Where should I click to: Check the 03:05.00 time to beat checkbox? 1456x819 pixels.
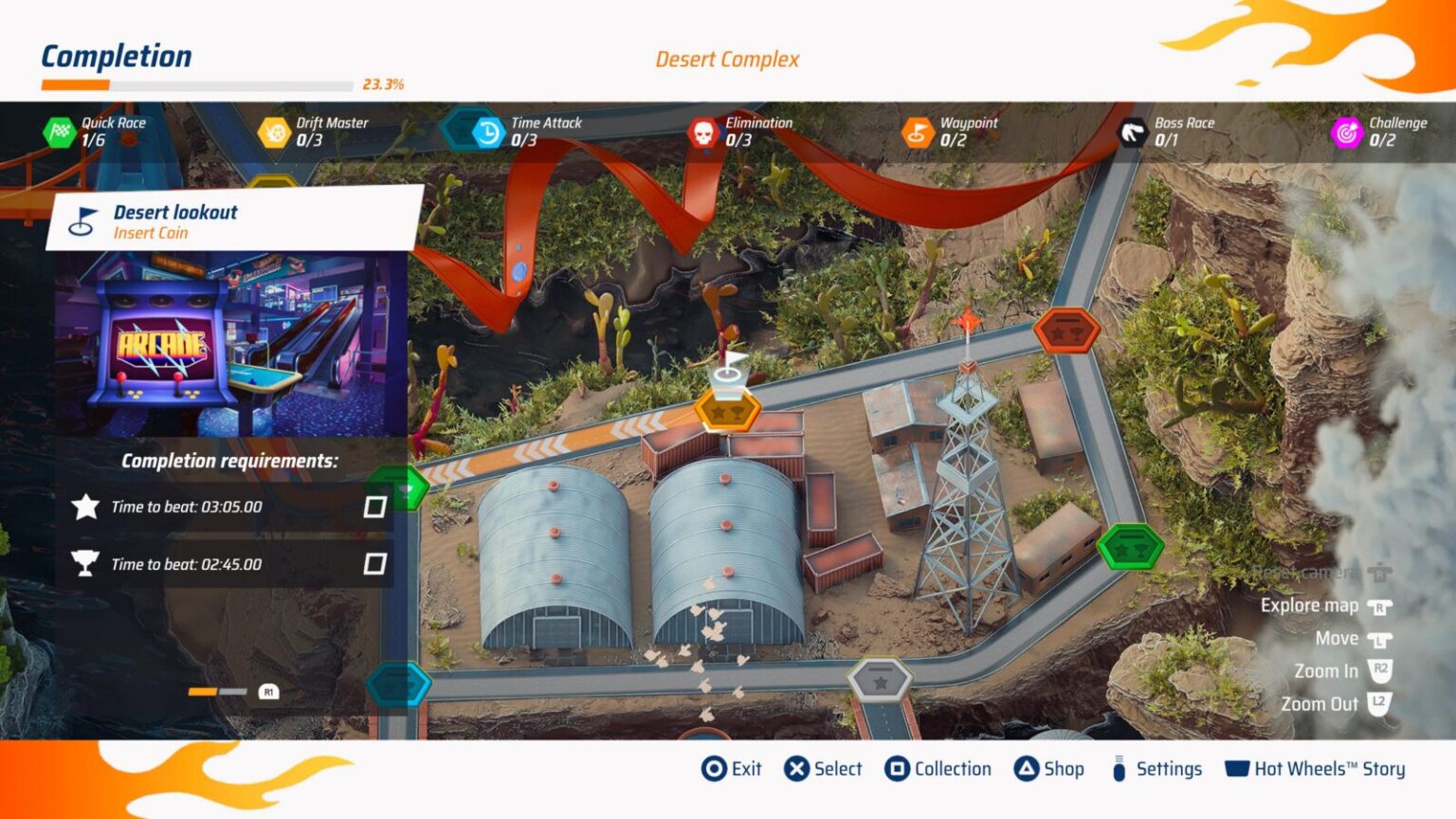tap(375, 506)
